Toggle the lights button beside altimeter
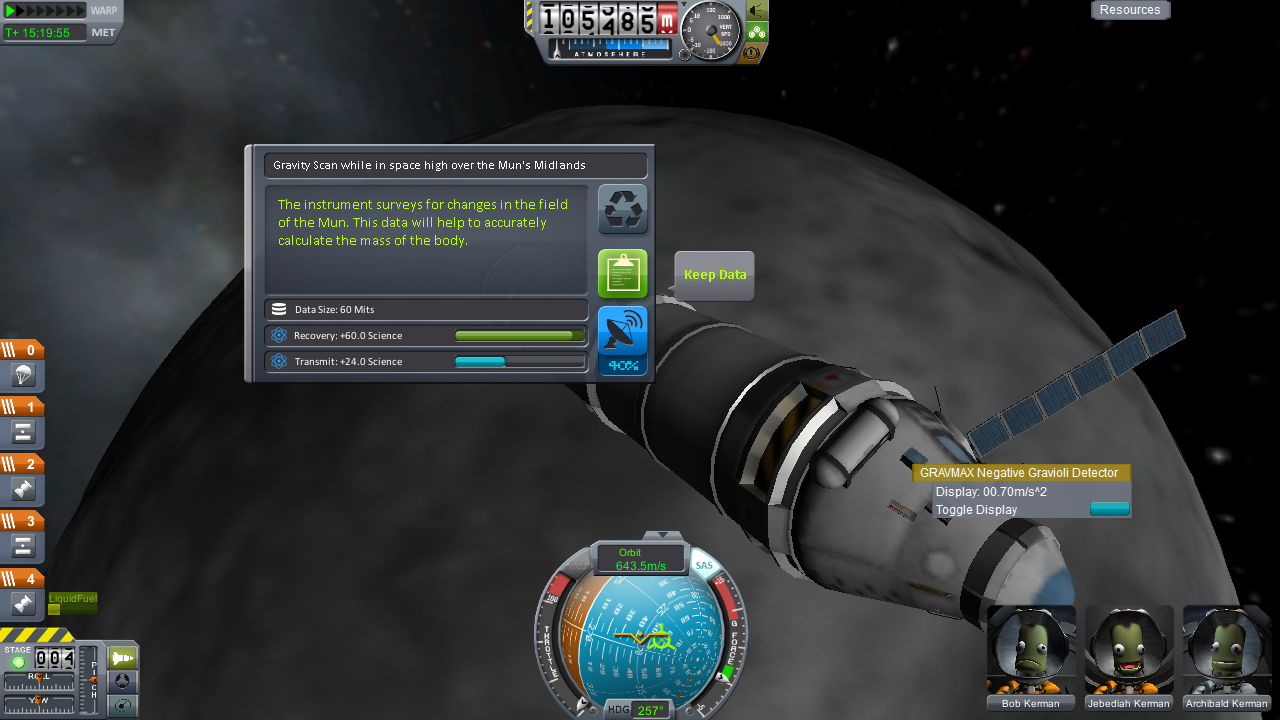 [757, 10]
